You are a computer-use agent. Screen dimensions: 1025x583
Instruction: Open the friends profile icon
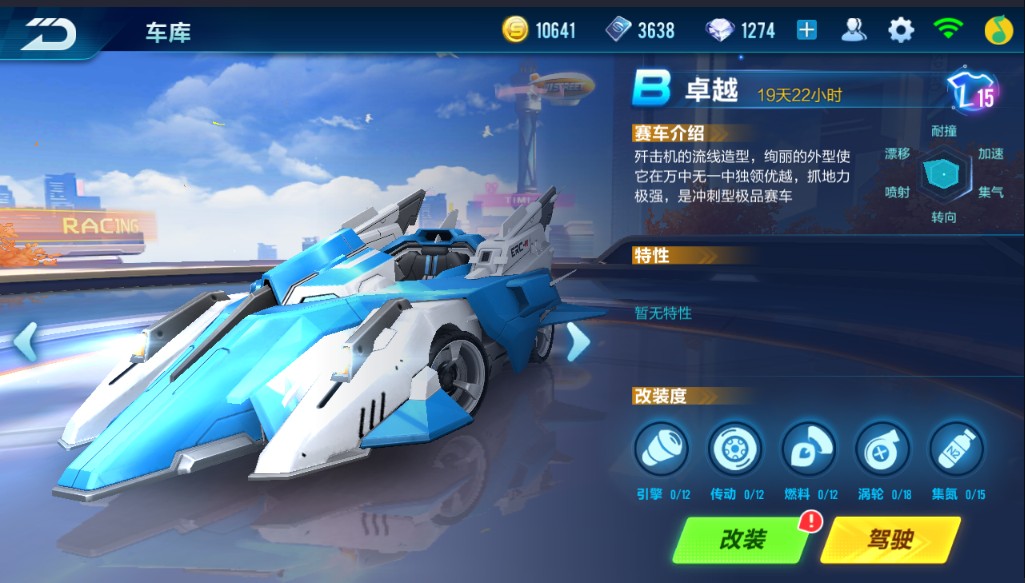click(853, 30)
